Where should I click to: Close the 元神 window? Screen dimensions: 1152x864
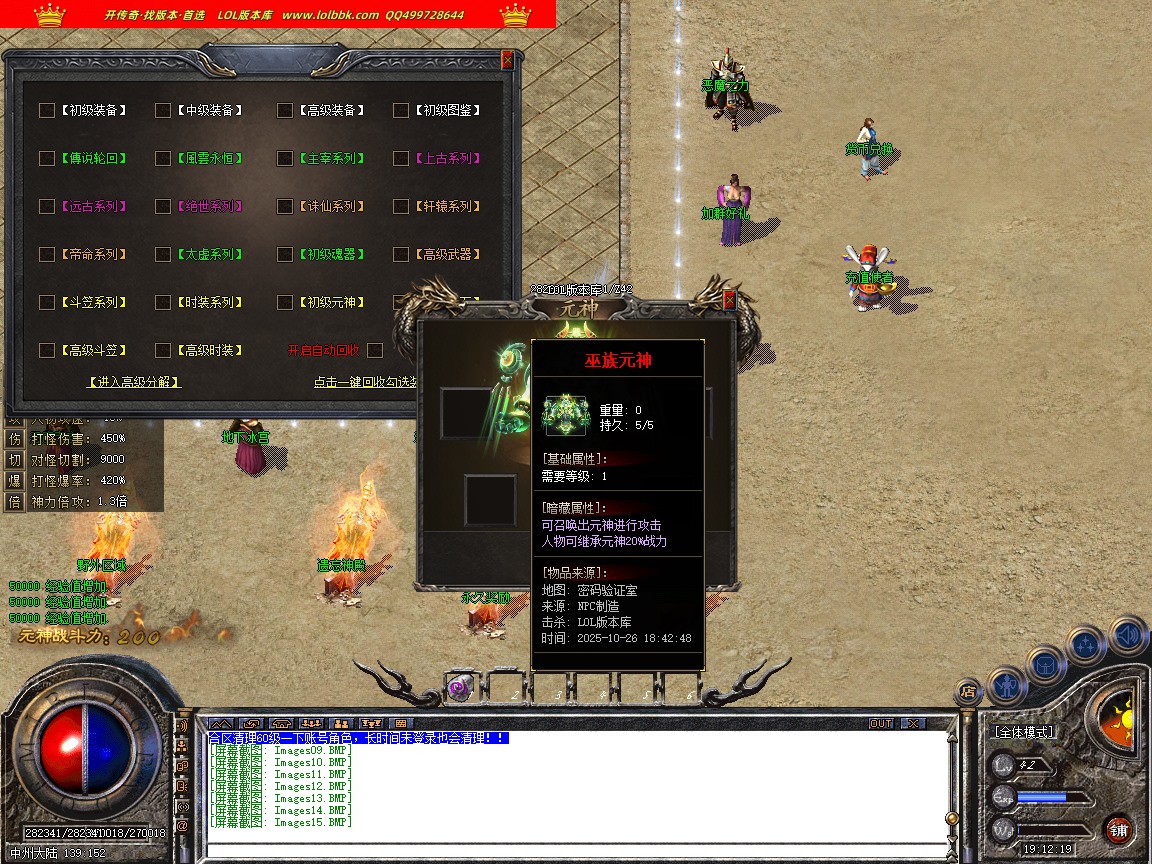coord(729,299)
